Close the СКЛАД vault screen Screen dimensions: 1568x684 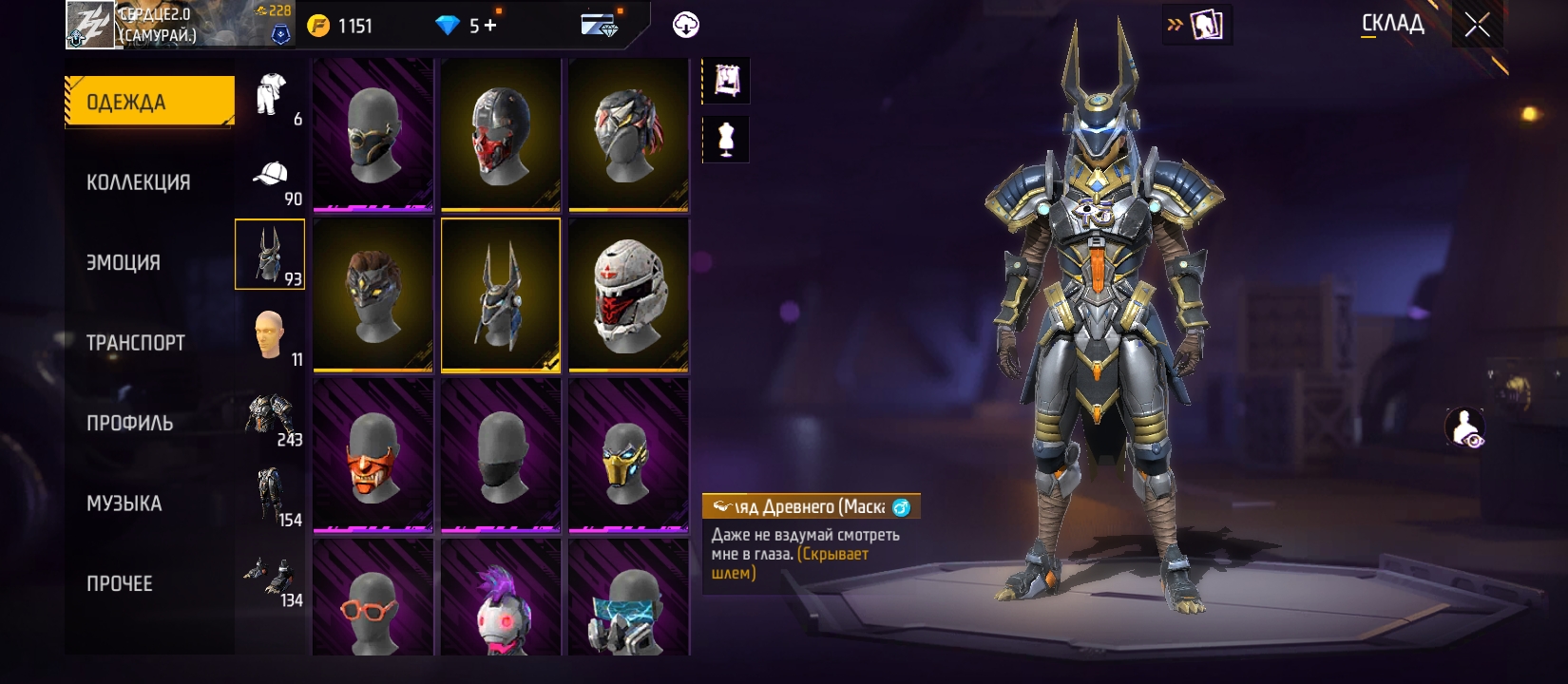tap(1477, 26)
